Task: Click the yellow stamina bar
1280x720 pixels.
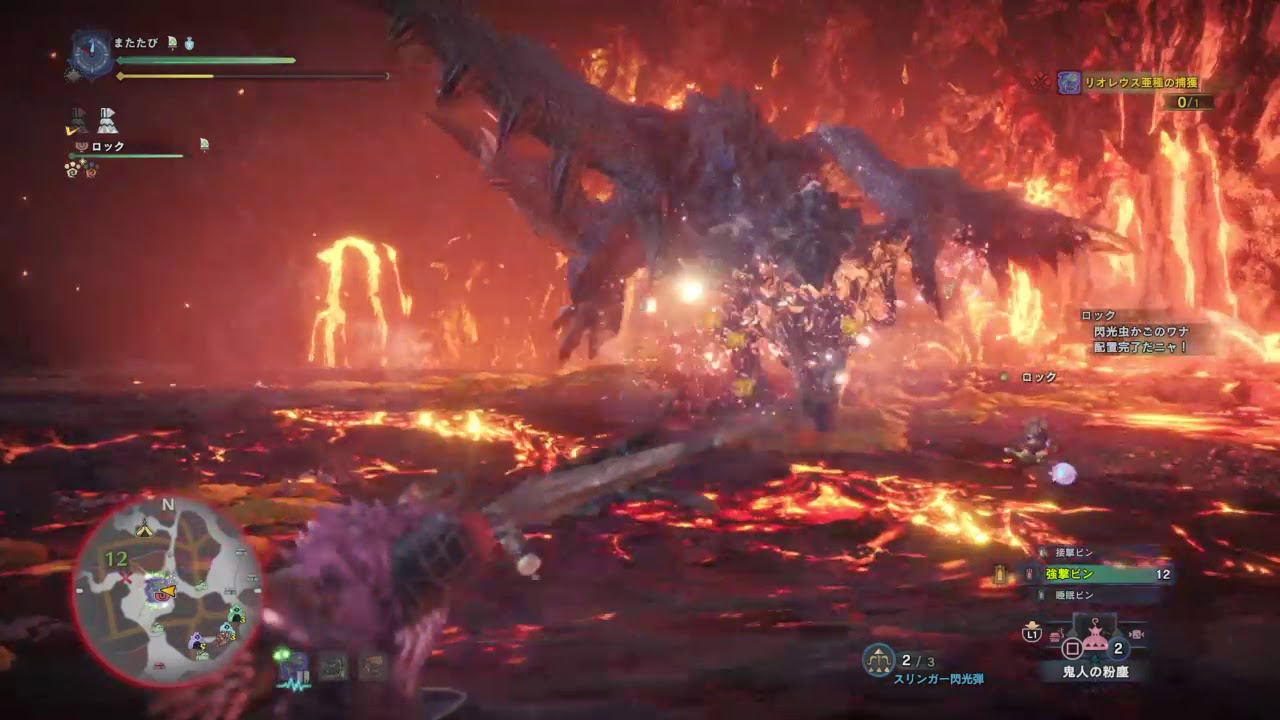Action: [x=167, y=76]
